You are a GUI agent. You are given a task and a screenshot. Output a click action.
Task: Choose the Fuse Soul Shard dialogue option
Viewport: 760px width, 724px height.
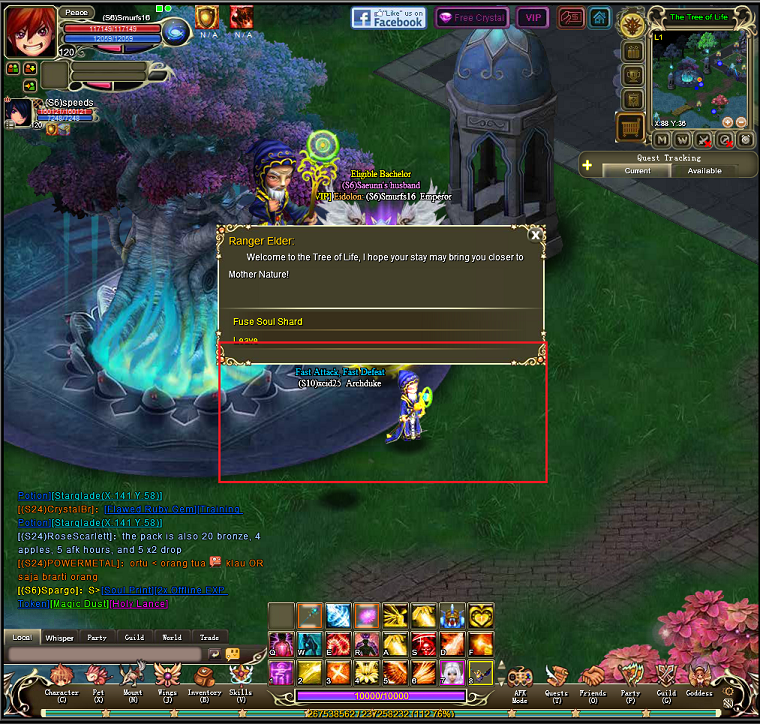point(268,321)
